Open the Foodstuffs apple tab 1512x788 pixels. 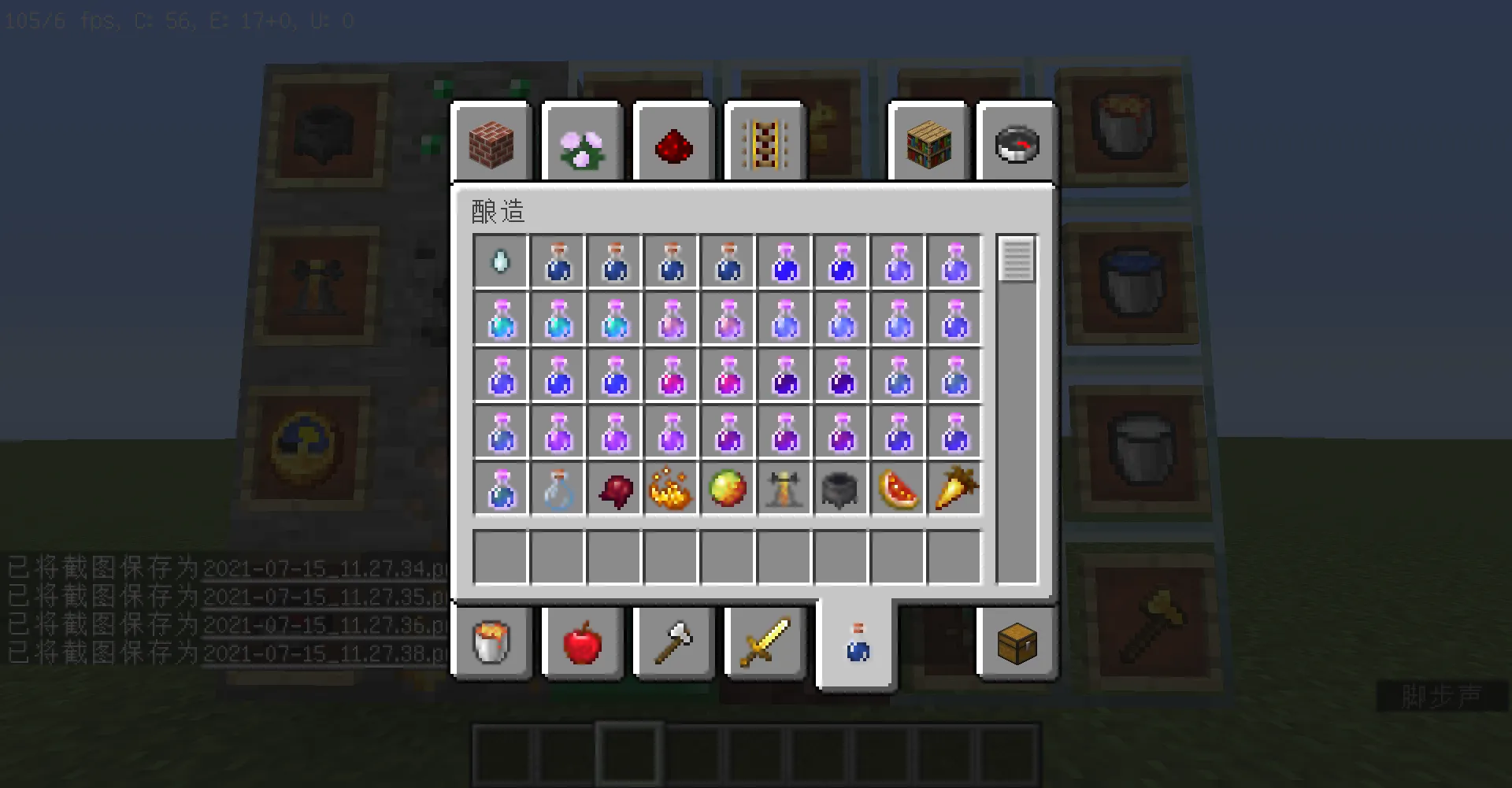point(582,643)
